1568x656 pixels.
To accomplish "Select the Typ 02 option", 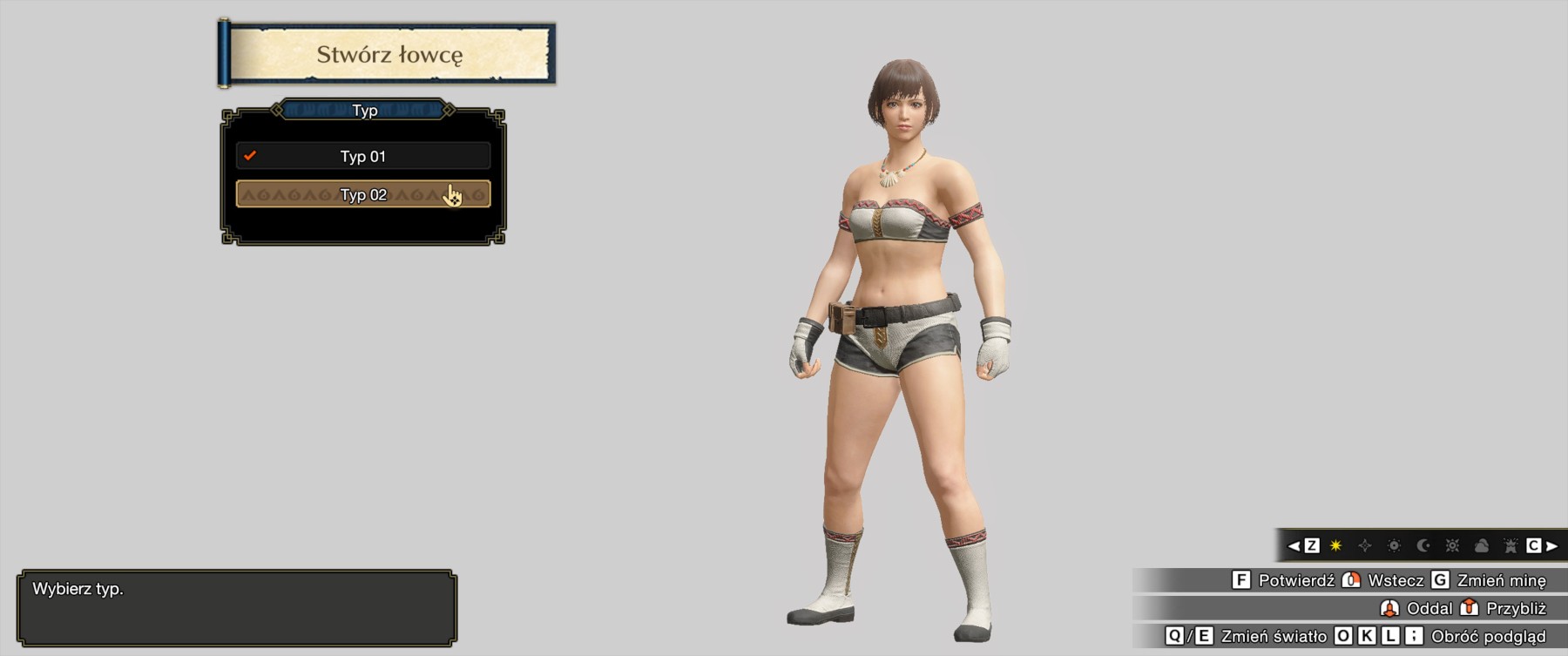I will tap(362, 194).
